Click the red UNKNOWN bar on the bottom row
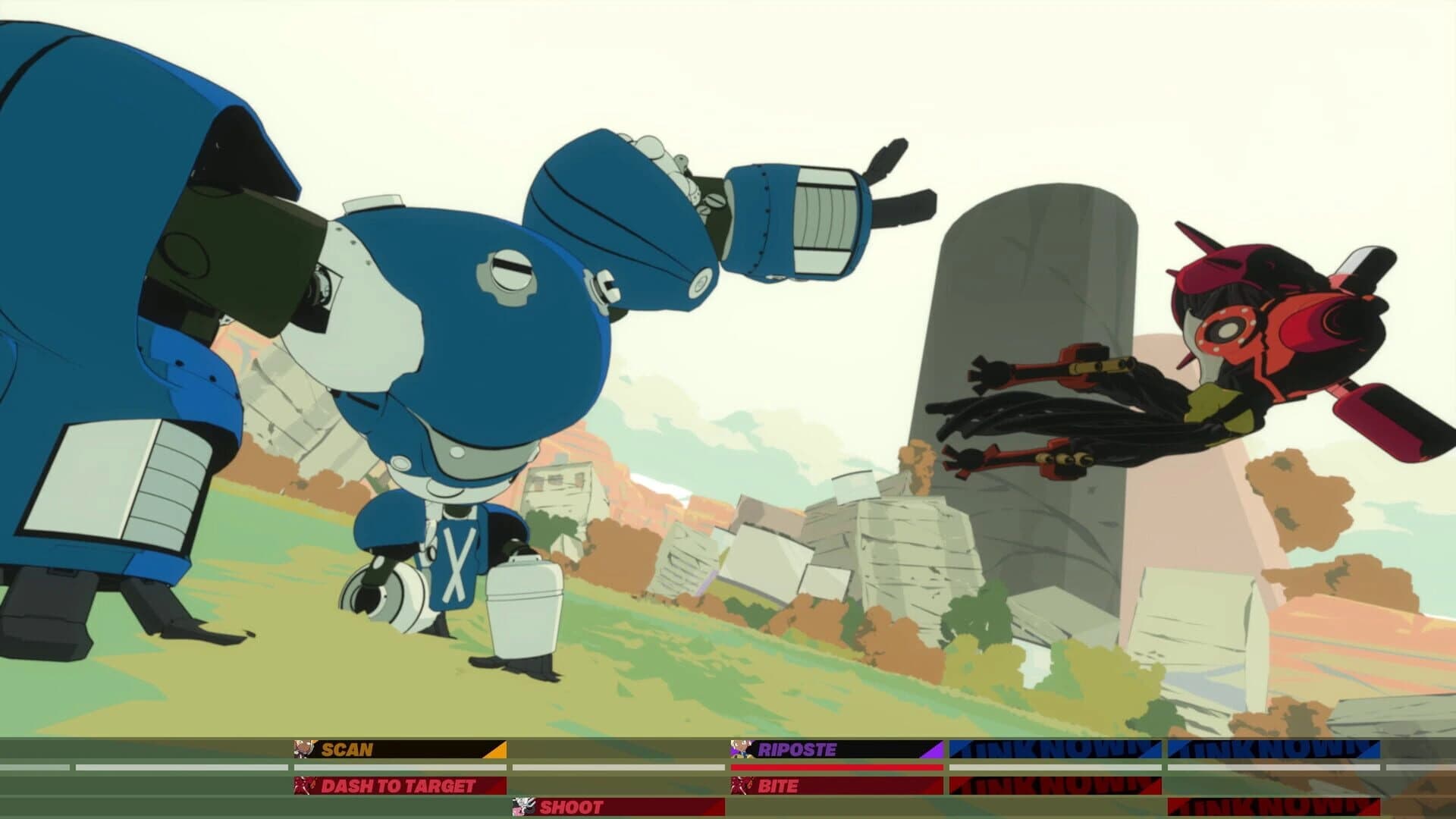Image resolution: width=1456 pixels, height=819 pixels. 1274,808
